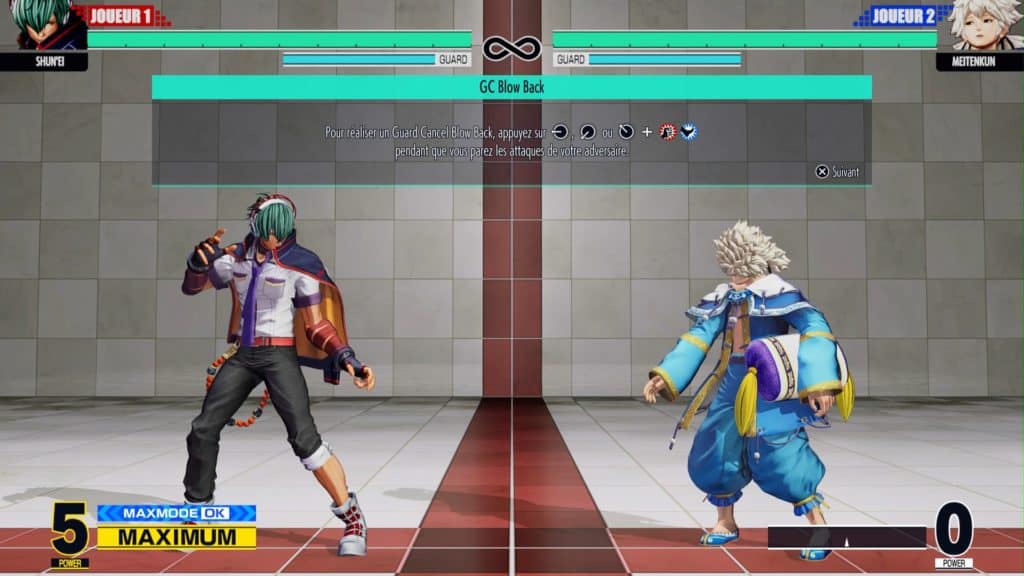Click the GC Blow Back tutorial title bar

(x=511, y=87)
